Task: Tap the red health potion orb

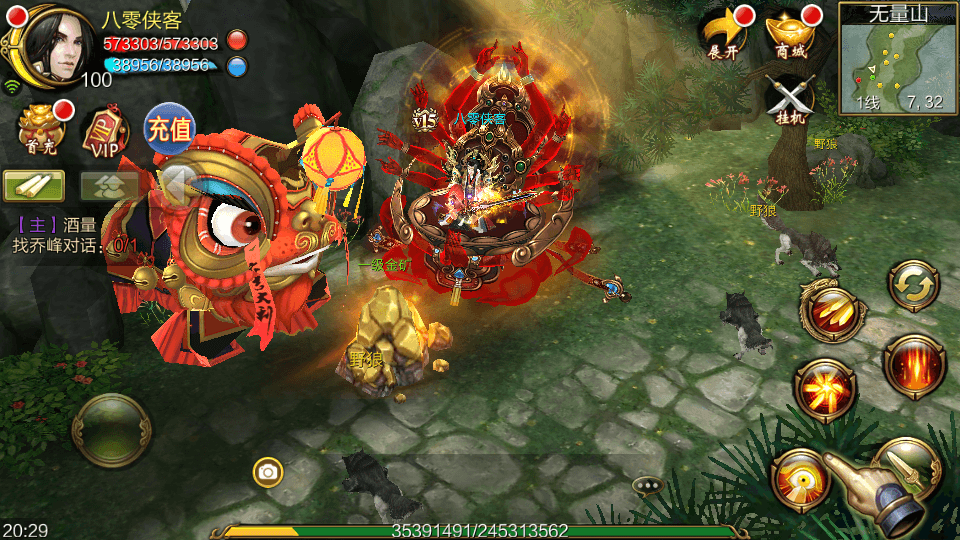Action: [x=237, y=41]
